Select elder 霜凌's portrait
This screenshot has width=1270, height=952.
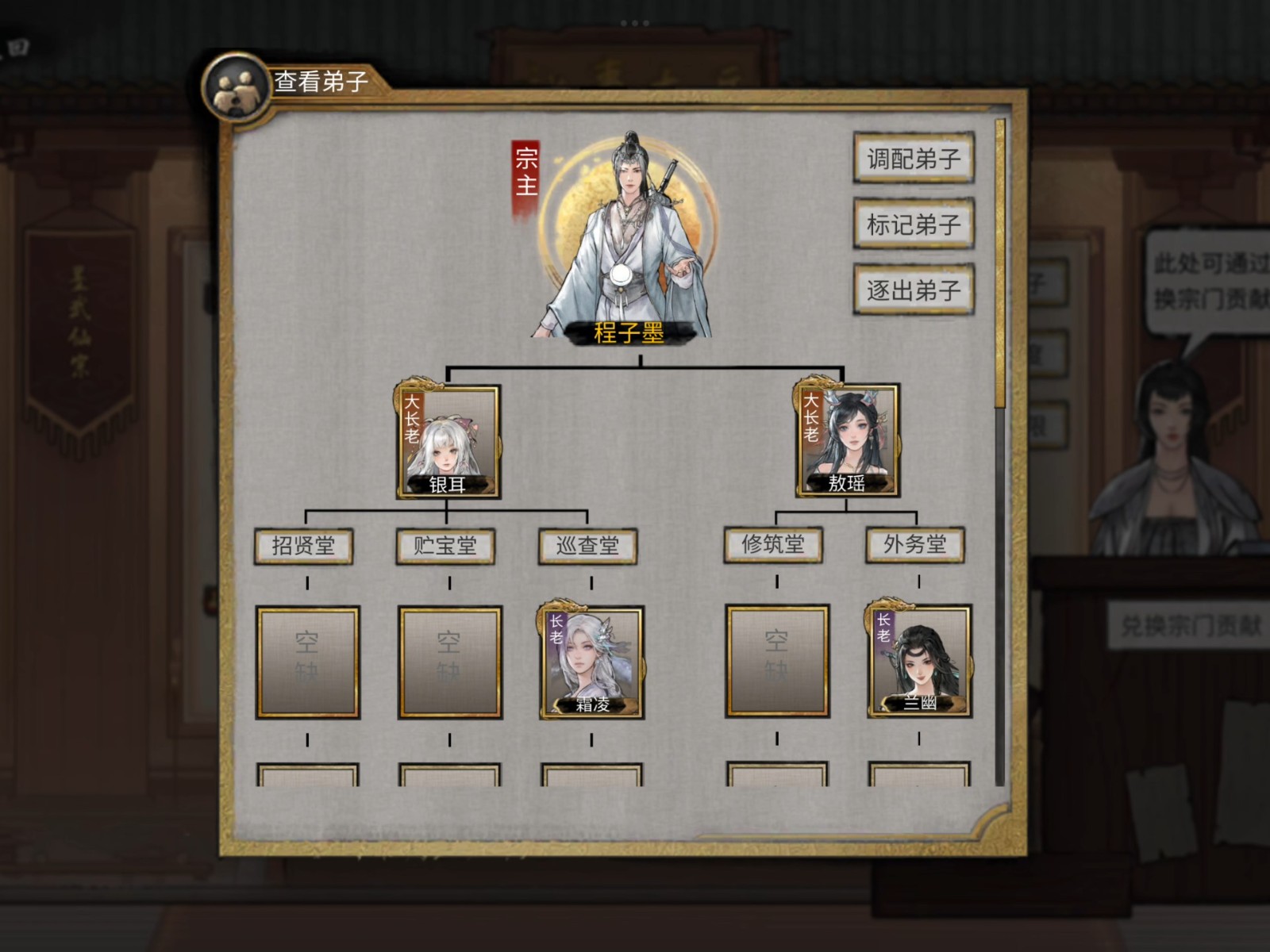click(591, 662)
